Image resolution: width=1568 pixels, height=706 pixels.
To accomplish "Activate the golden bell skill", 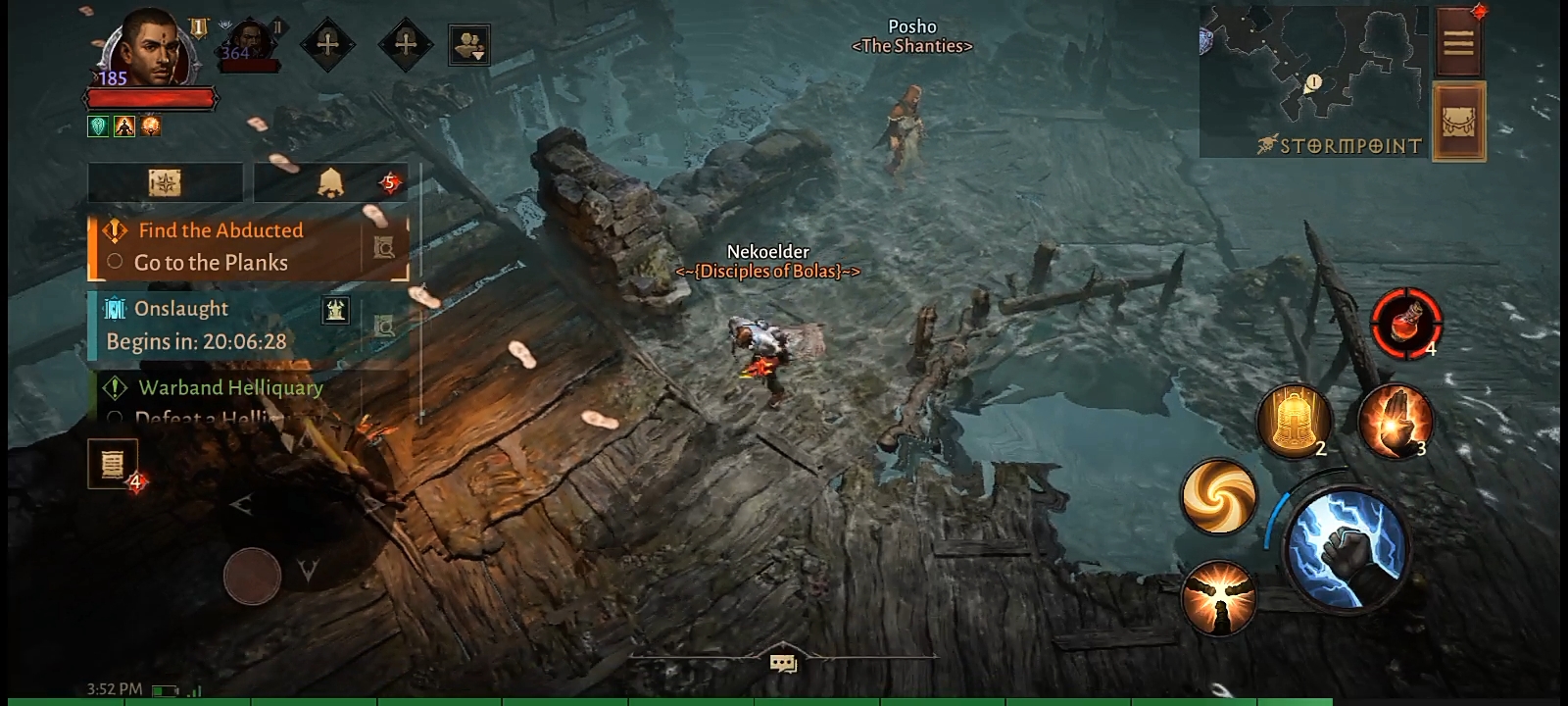I will [1294, 422].
